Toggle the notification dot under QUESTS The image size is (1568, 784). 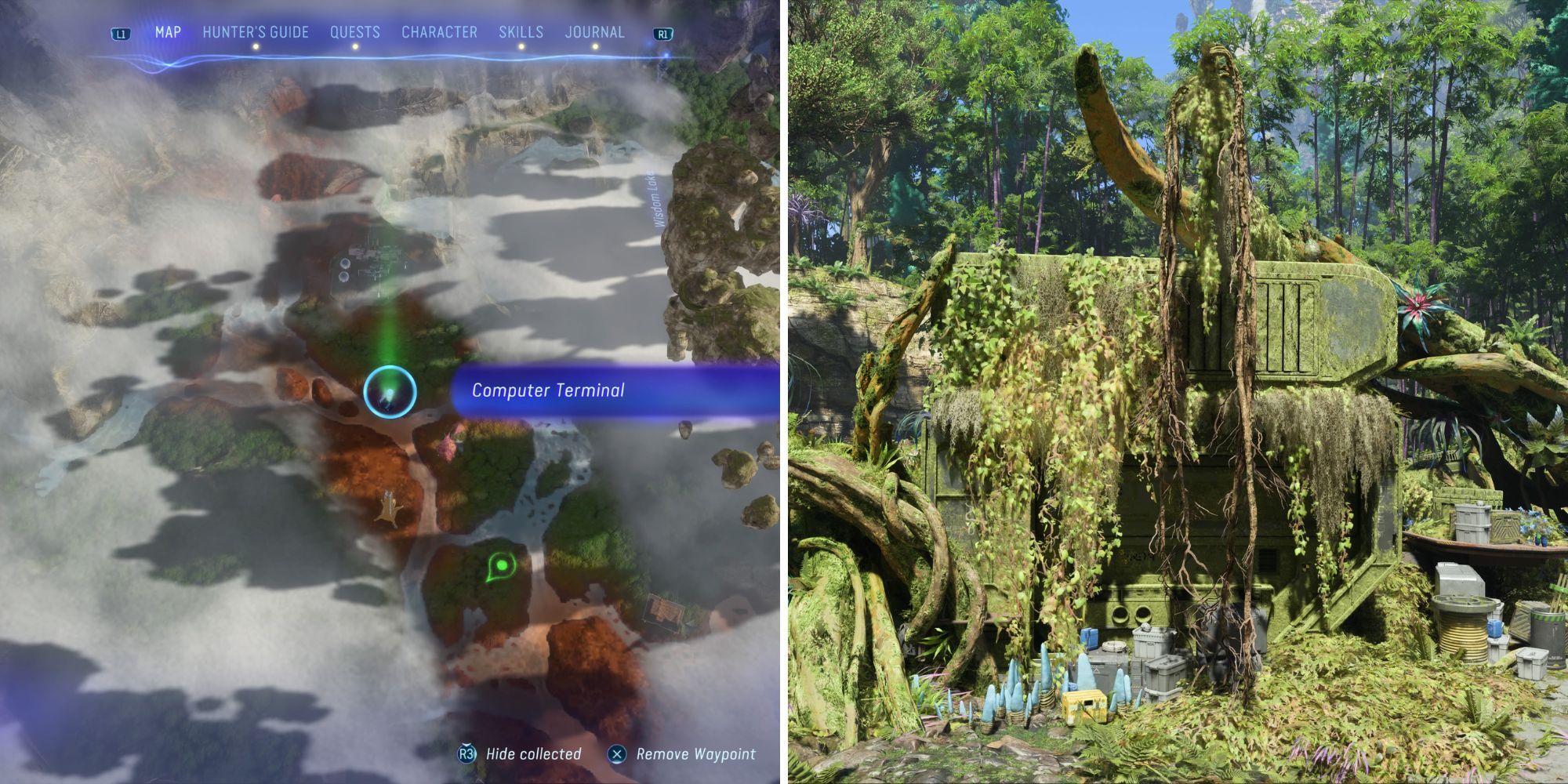coord(354,46)
